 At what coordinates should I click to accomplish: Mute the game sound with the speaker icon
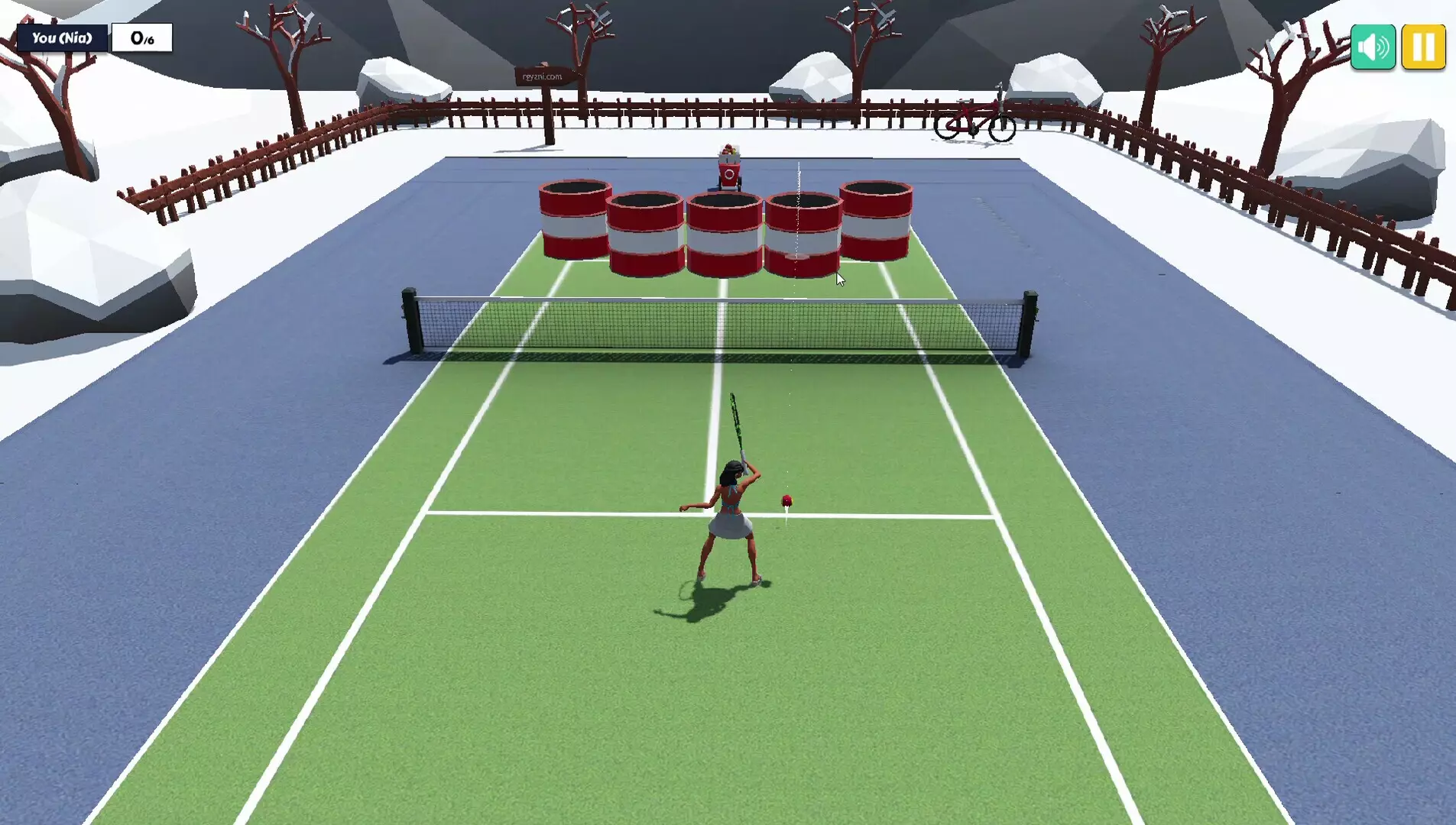(x=1372, y=47)
